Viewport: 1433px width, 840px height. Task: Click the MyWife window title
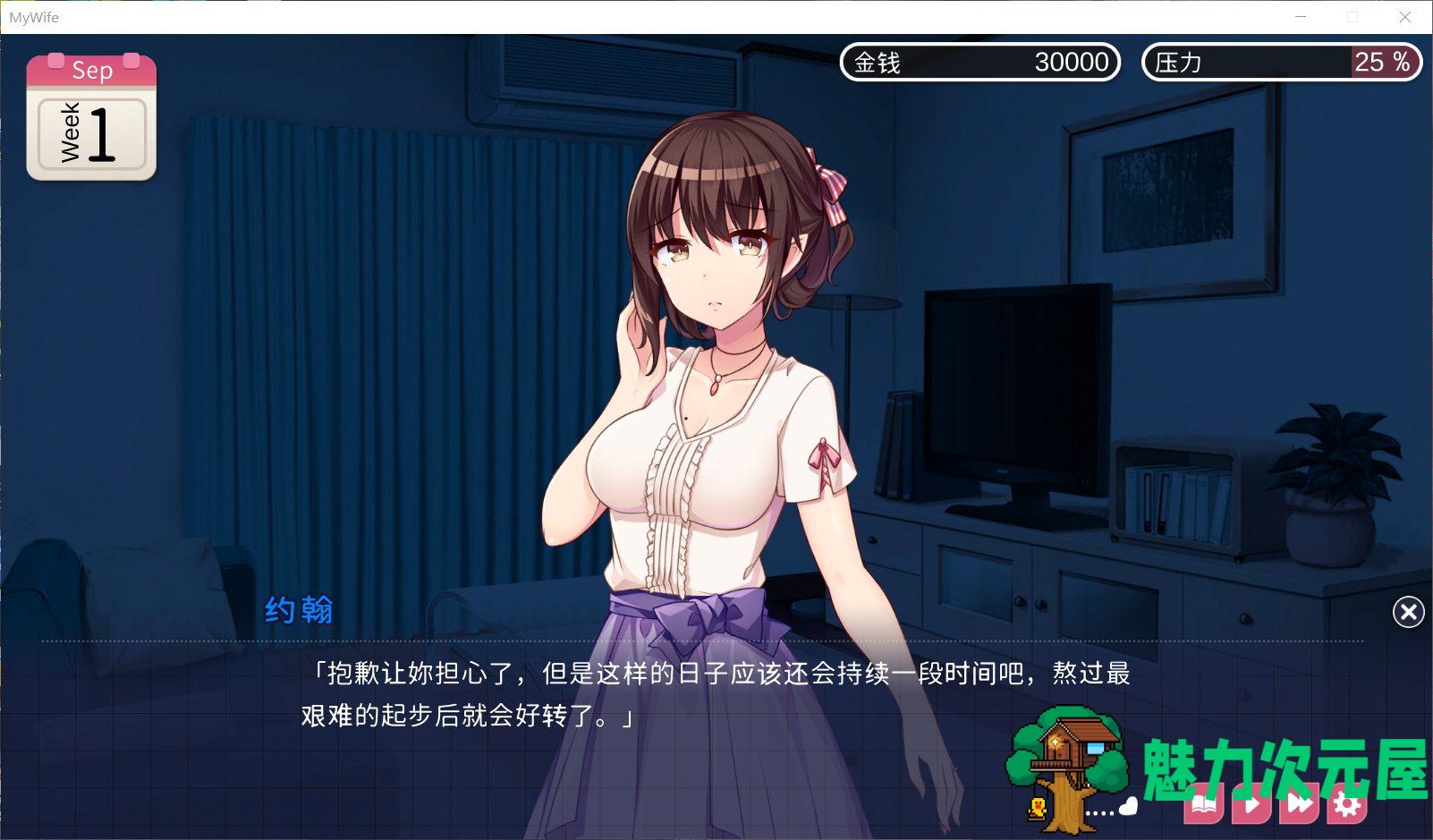[x=34, y=16]
